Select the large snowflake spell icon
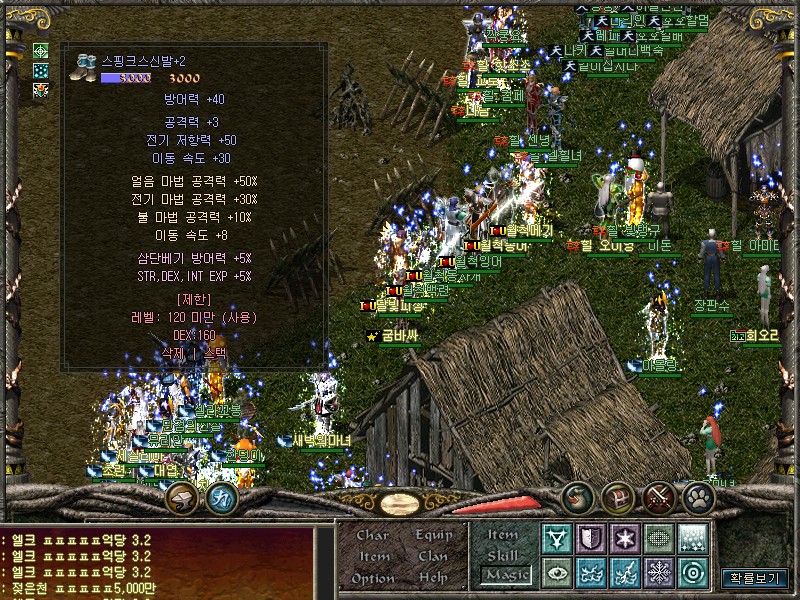Screen dimensions: 800x600 659,573
